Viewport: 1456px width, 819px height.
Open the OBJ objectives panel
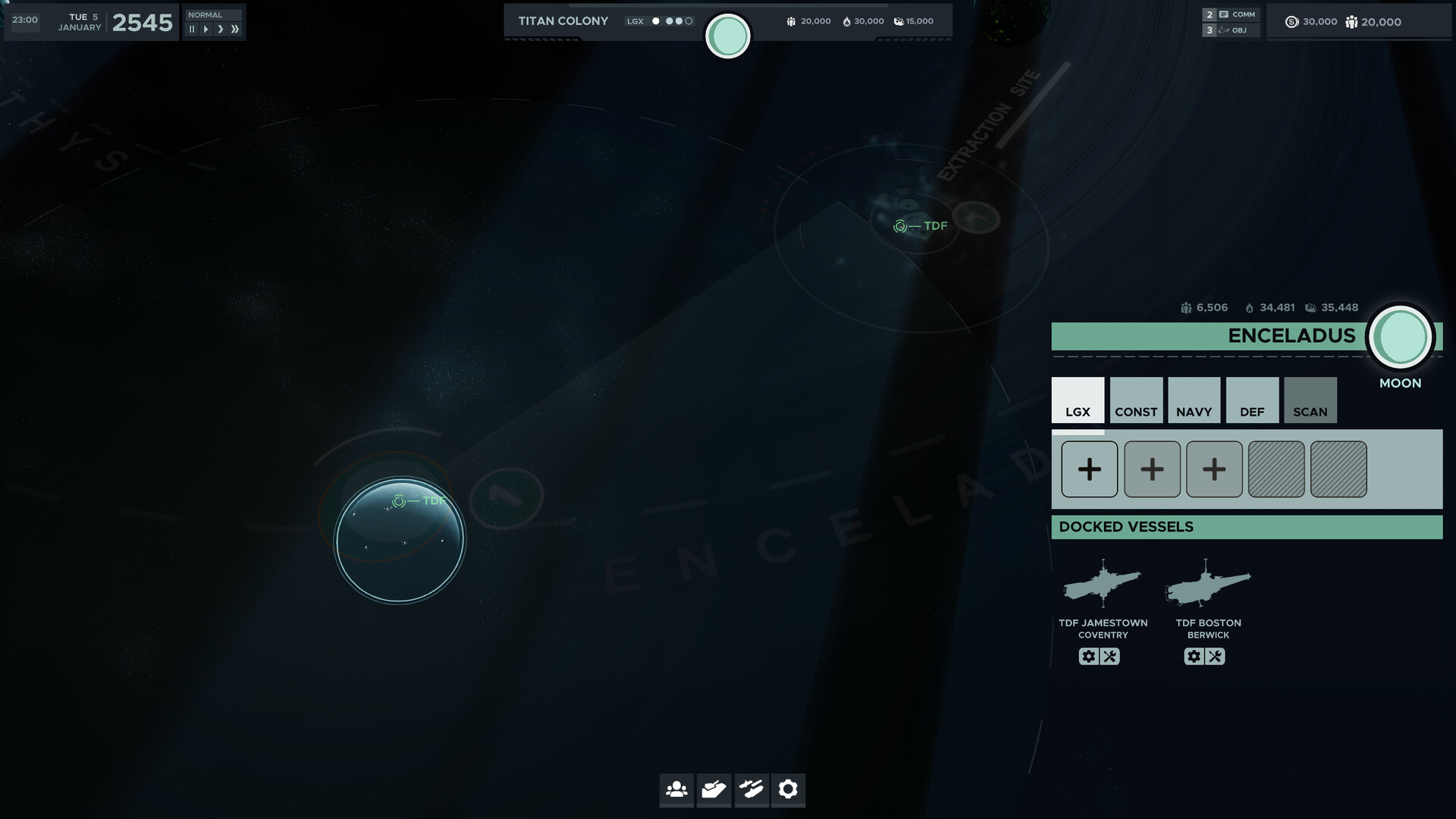[1235, 30]
